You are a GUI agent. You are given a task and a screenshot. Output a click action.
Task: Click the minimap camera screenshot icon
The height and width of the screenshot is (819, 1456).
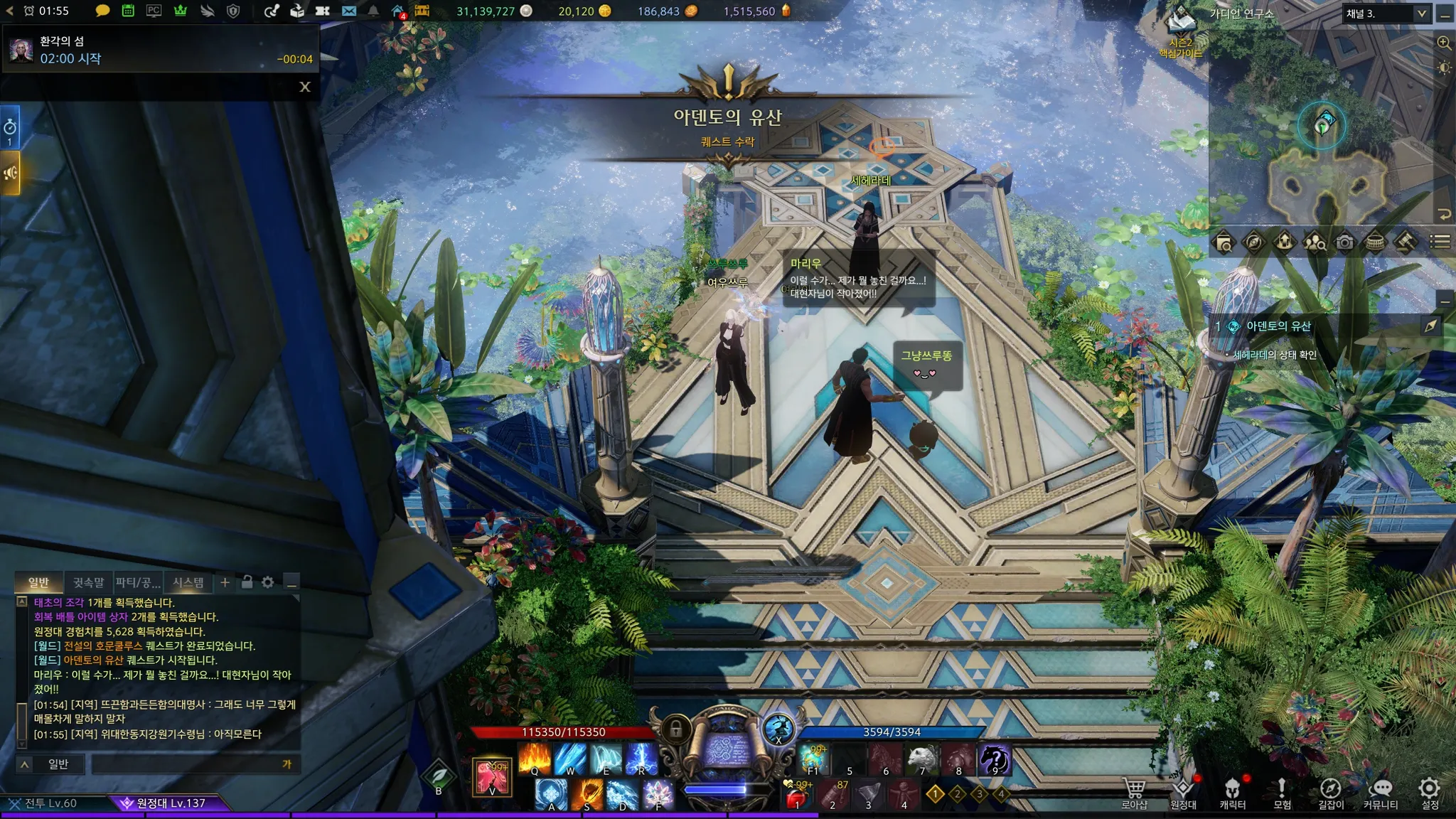click(x=1344, y=242)
